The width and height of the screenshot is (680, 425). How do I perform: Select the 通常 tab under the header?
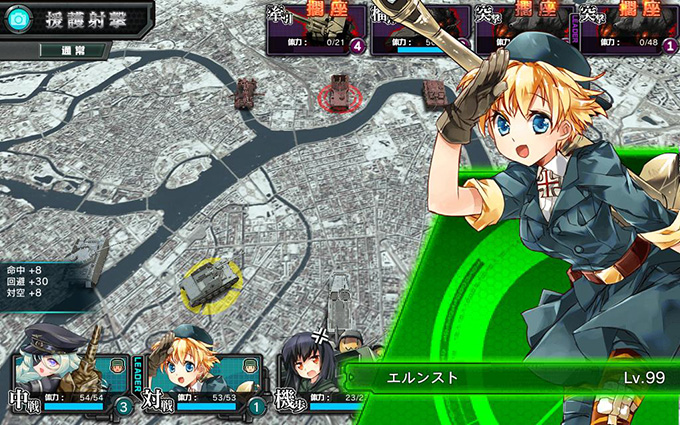75,49
